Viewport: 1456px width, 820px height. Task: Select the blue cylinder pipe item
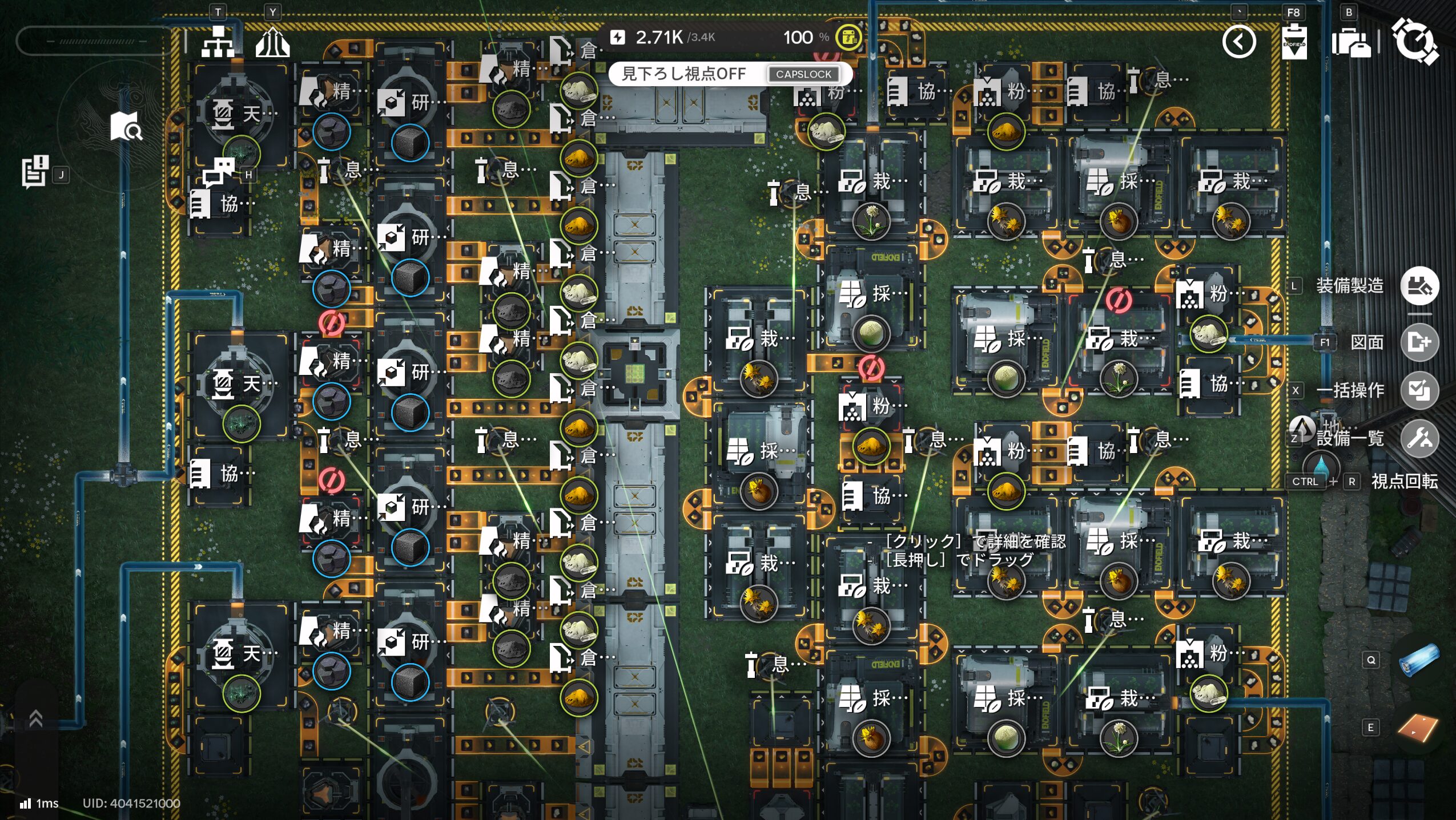coord(1419,660)
